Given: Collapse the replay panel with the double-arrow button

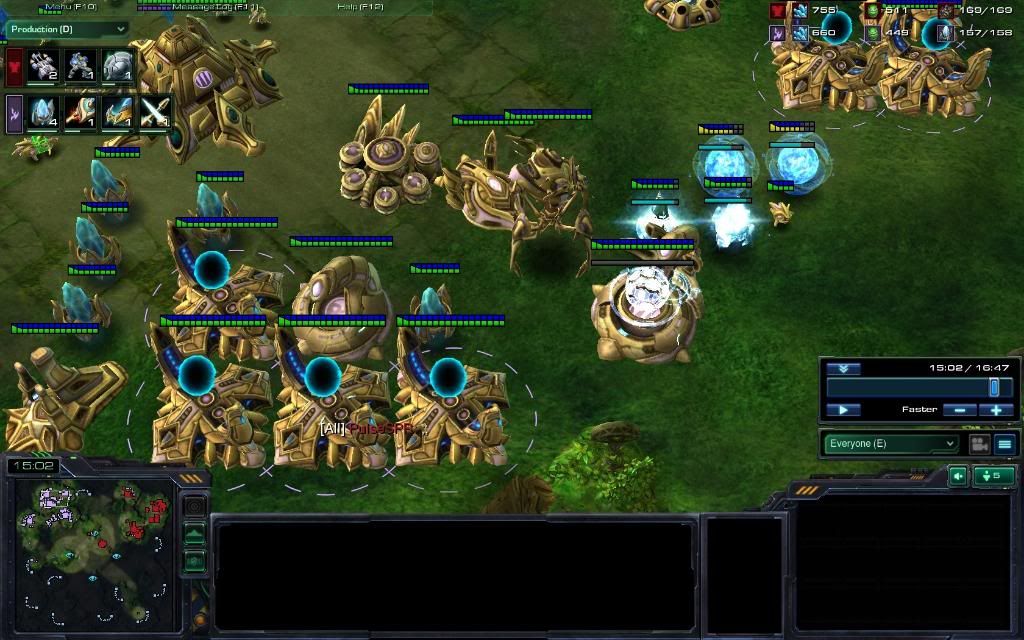Looking at the screenshot, I should coord(843,368).
